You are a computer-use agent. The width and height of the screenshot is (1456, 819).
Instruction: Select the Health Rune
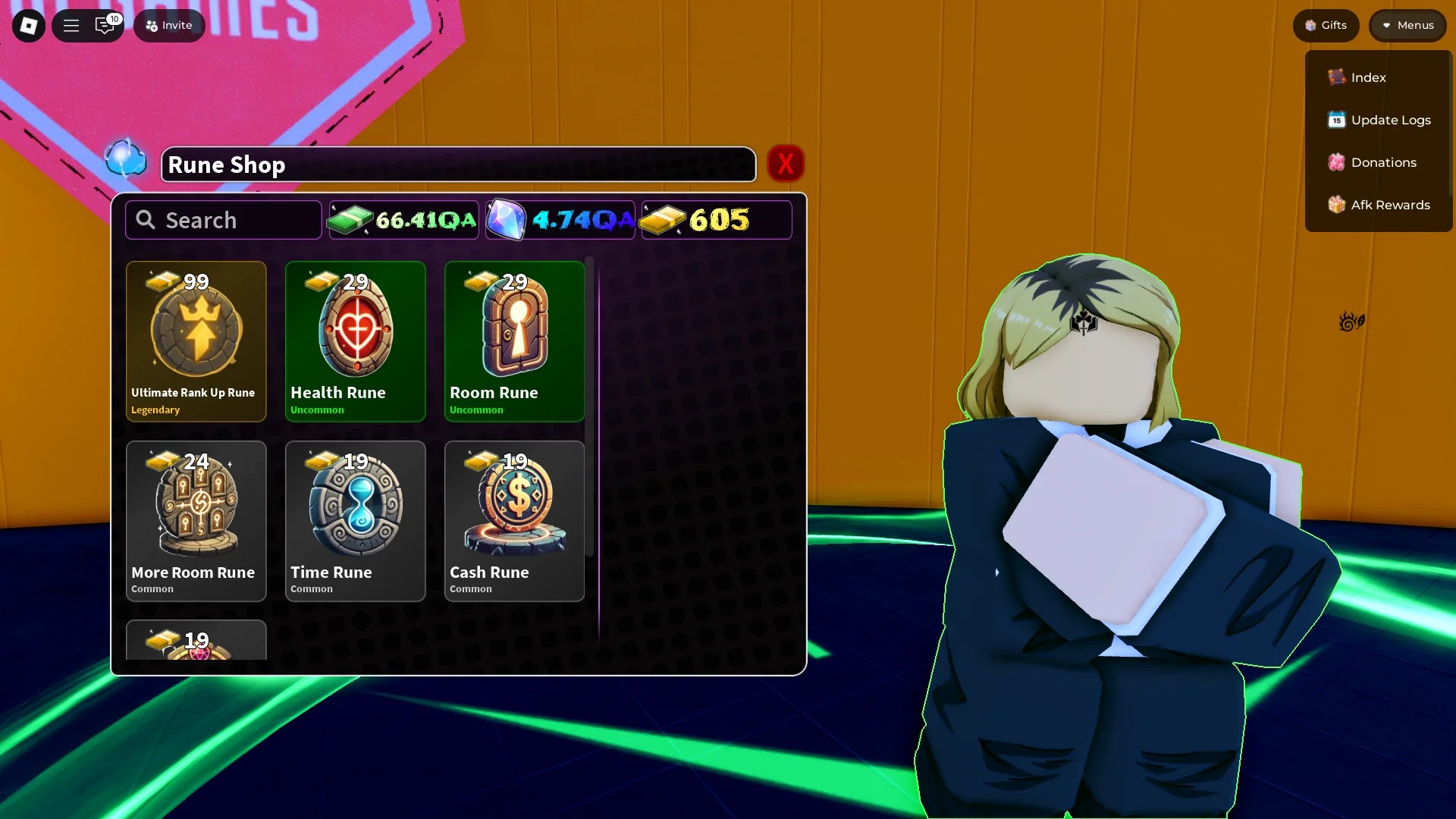(x=355, y=341)
